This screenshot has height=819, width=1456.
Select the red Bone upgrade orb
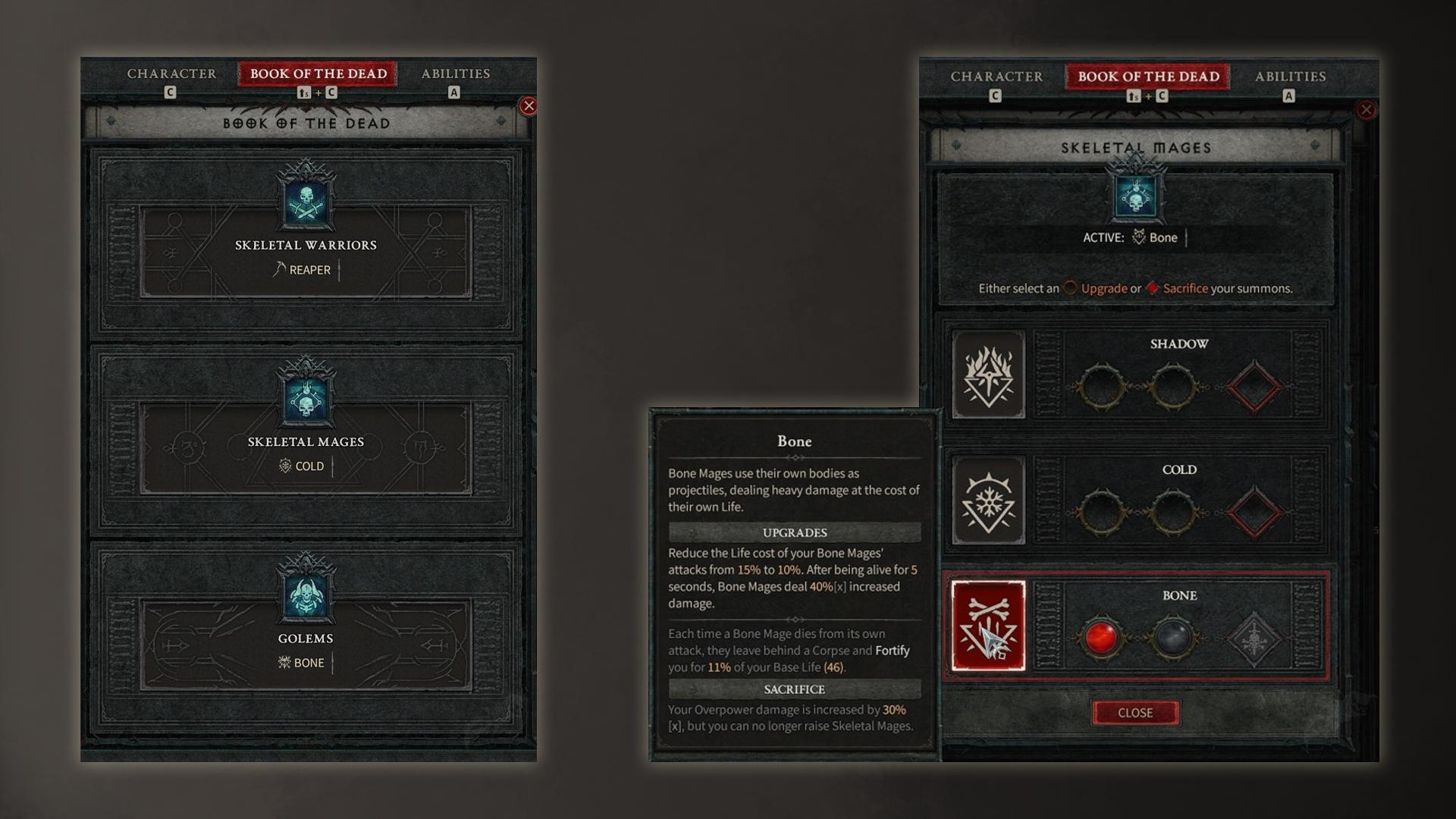click(1100, 638)
